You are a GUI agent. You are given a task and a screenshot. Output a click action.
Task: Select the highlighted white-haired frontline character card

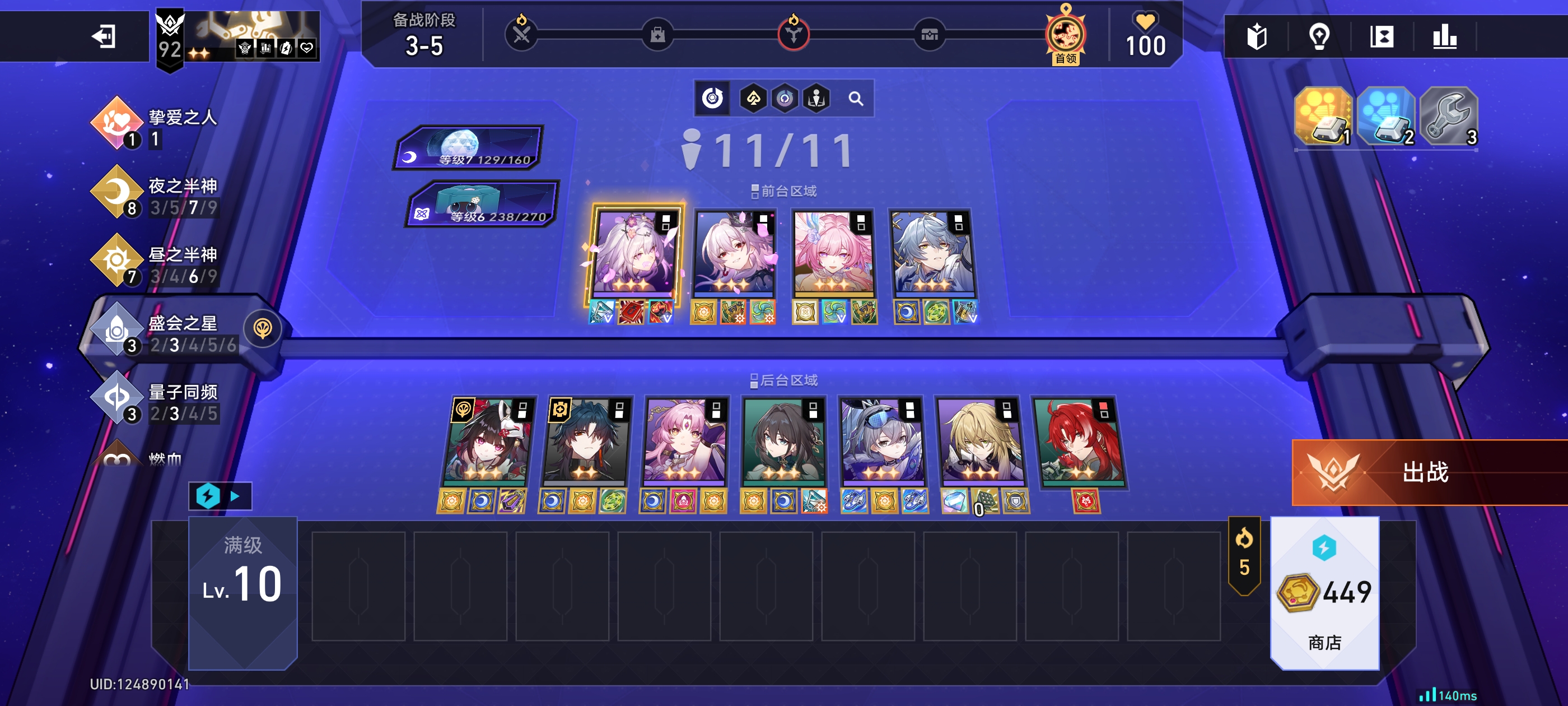pyautogui.click(x=634, y=253)
